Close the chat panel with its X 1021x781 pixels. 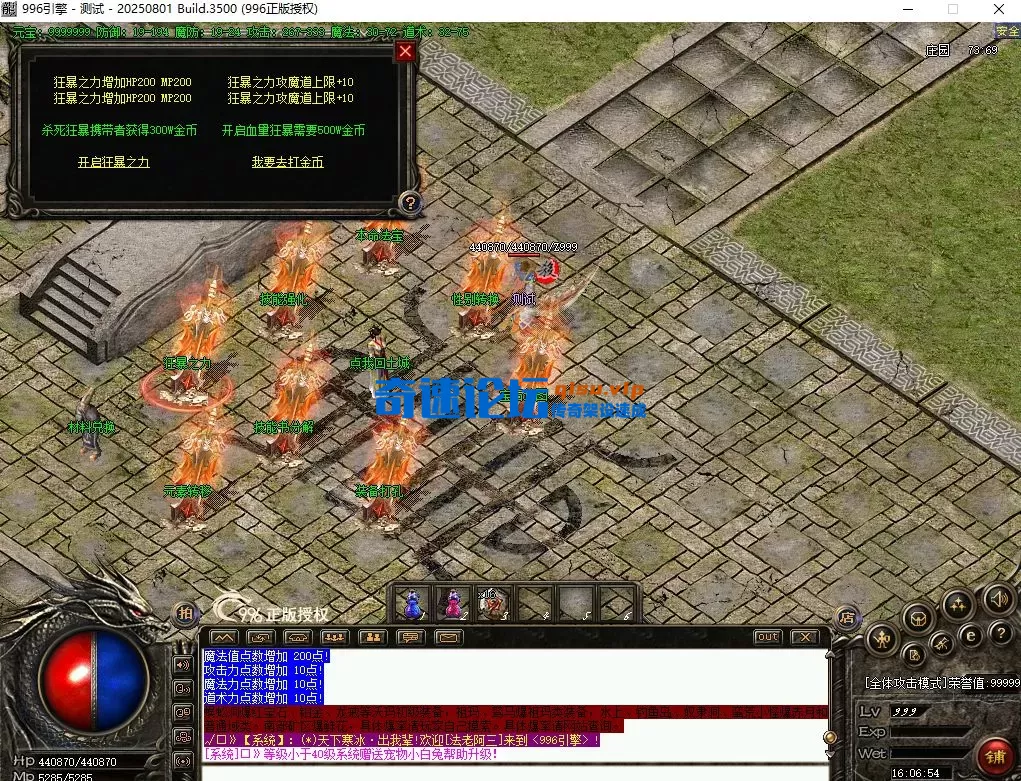pos(805,636)
